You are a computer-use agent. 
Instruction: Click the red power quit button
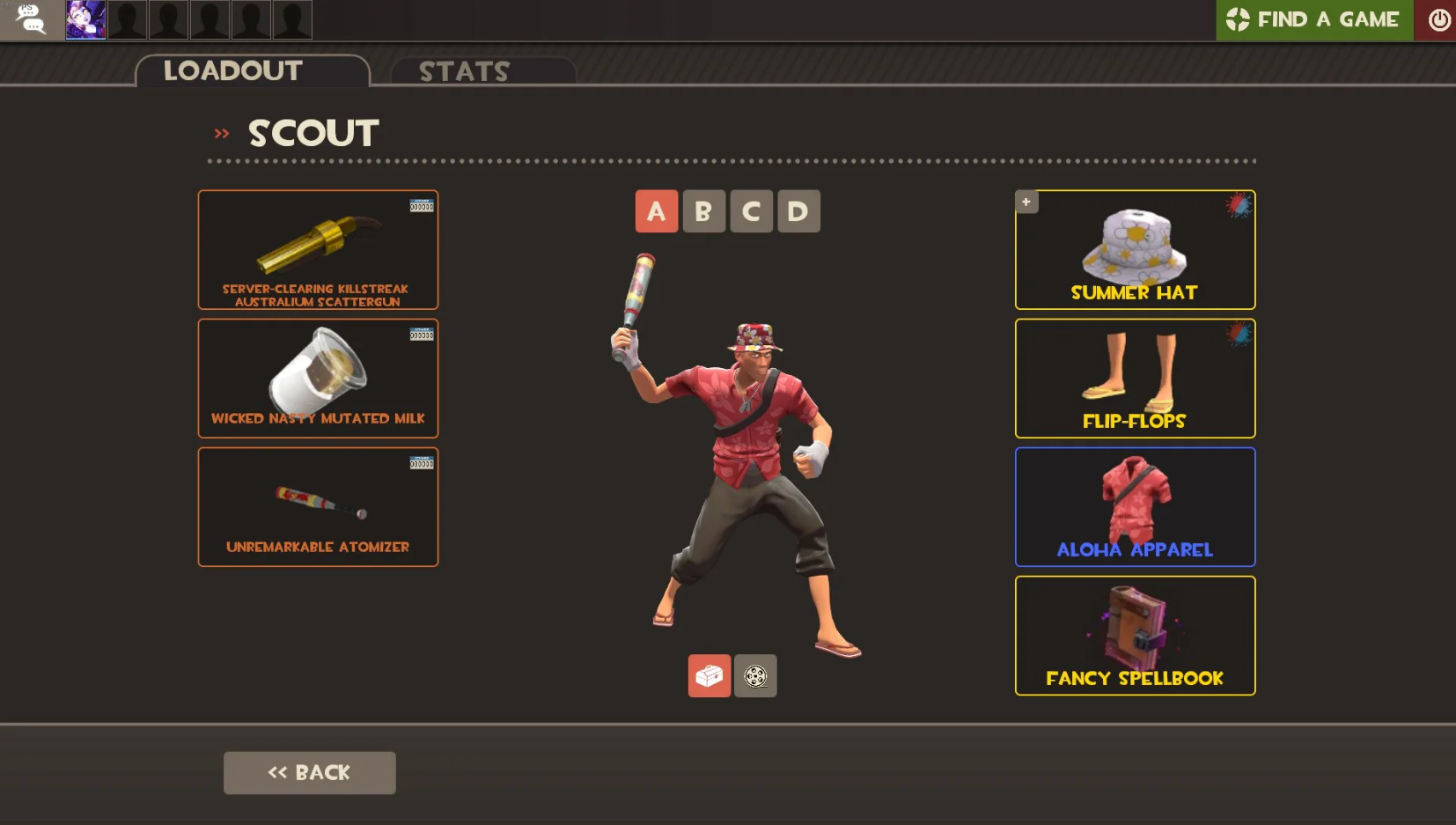click(x=1438, y=19)
